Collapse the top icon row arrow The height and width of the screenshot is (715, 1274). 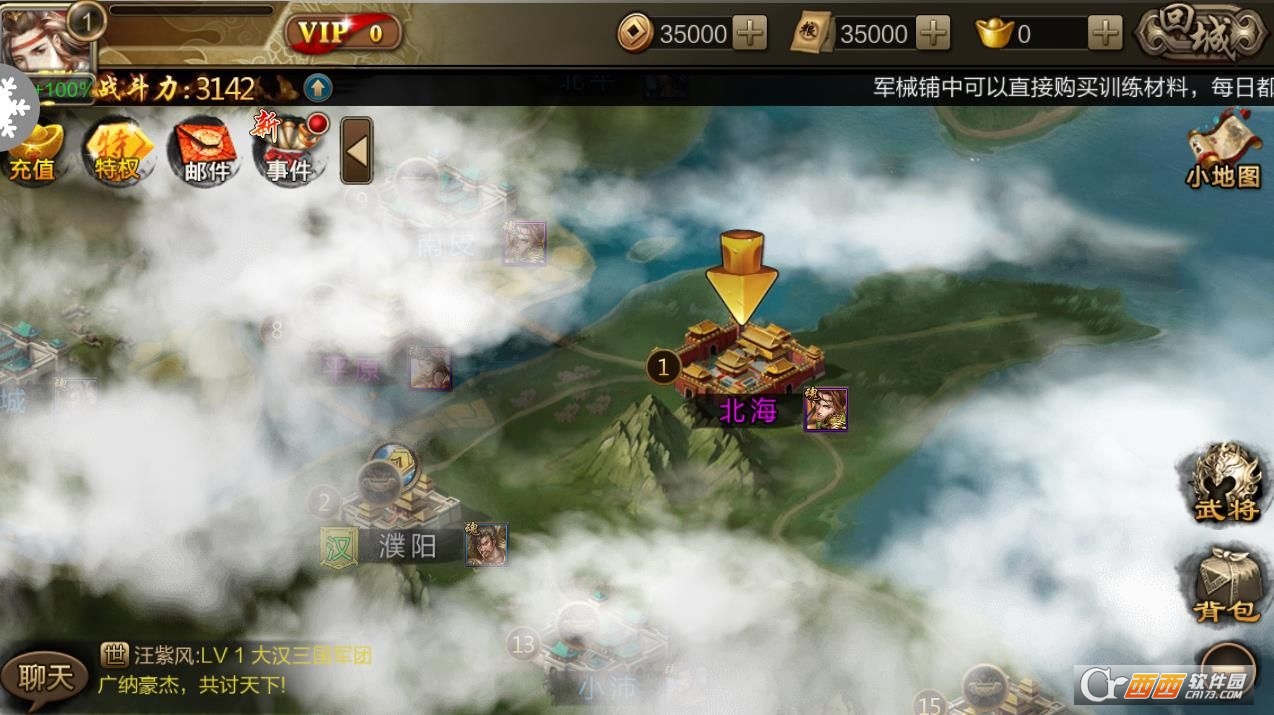356,151
